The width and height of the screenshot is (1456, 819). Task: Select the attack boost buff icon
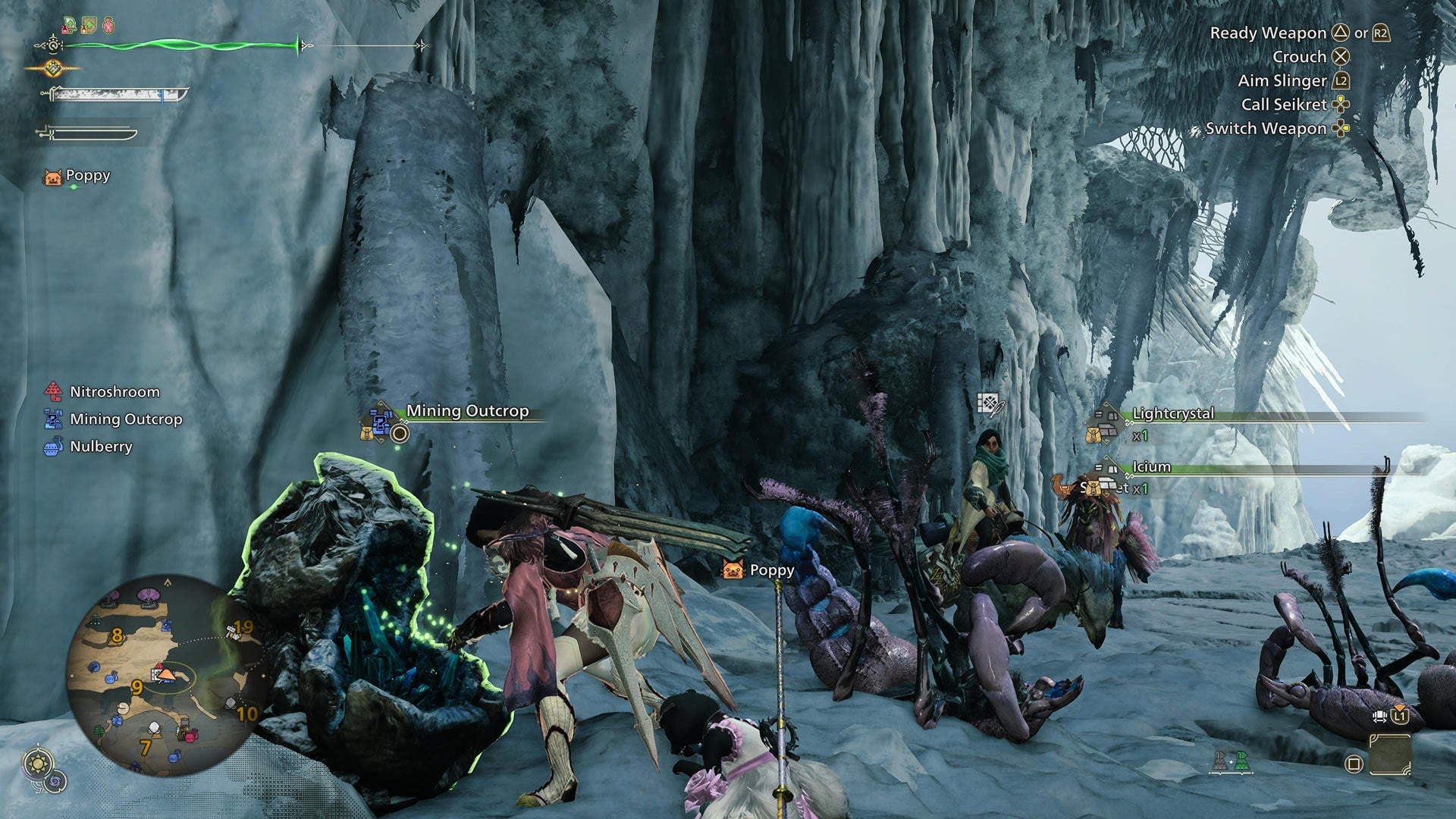(x=69, y=24)
